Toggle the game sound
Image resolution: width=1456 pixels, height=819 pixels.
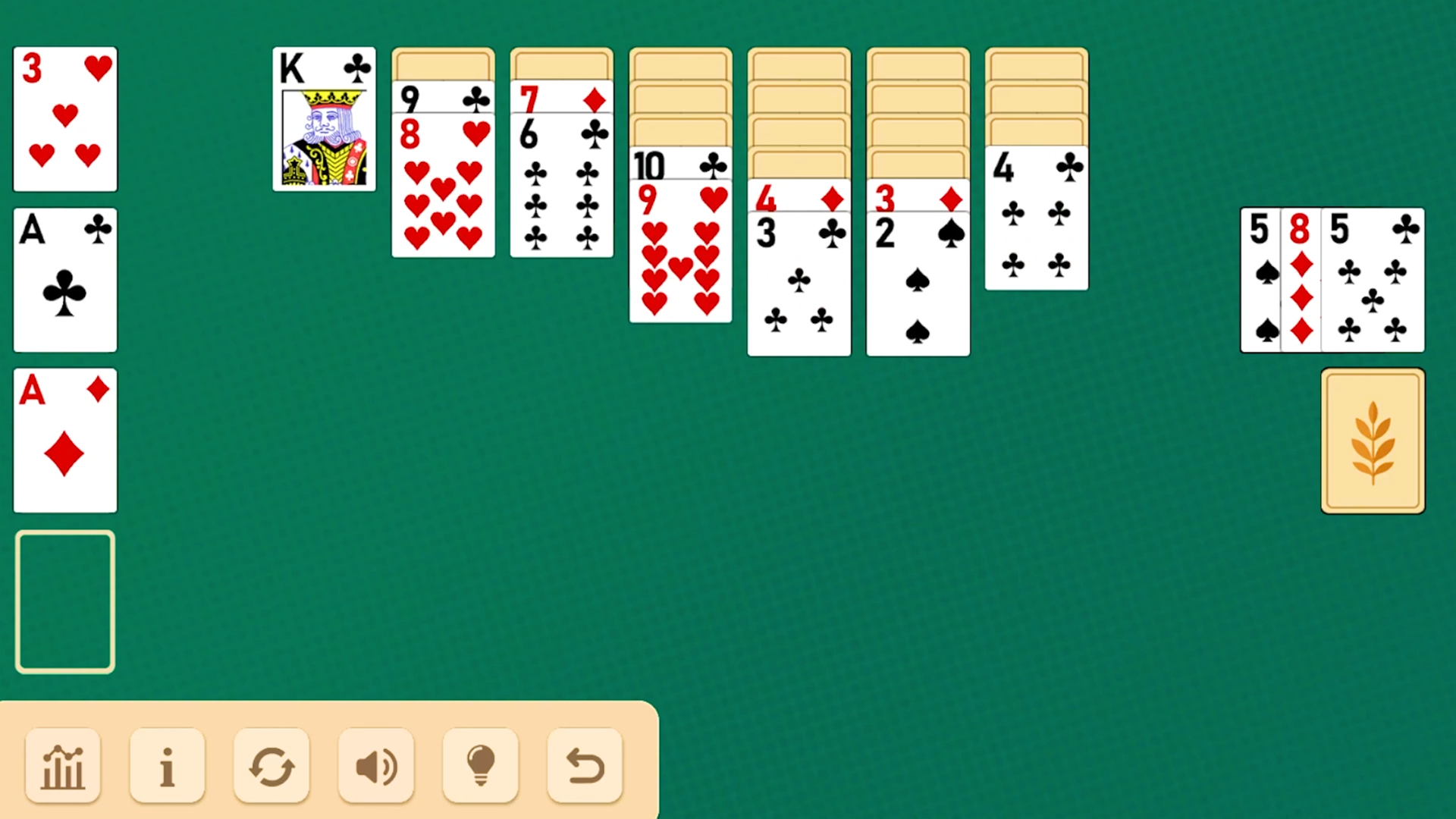[376, 766]
